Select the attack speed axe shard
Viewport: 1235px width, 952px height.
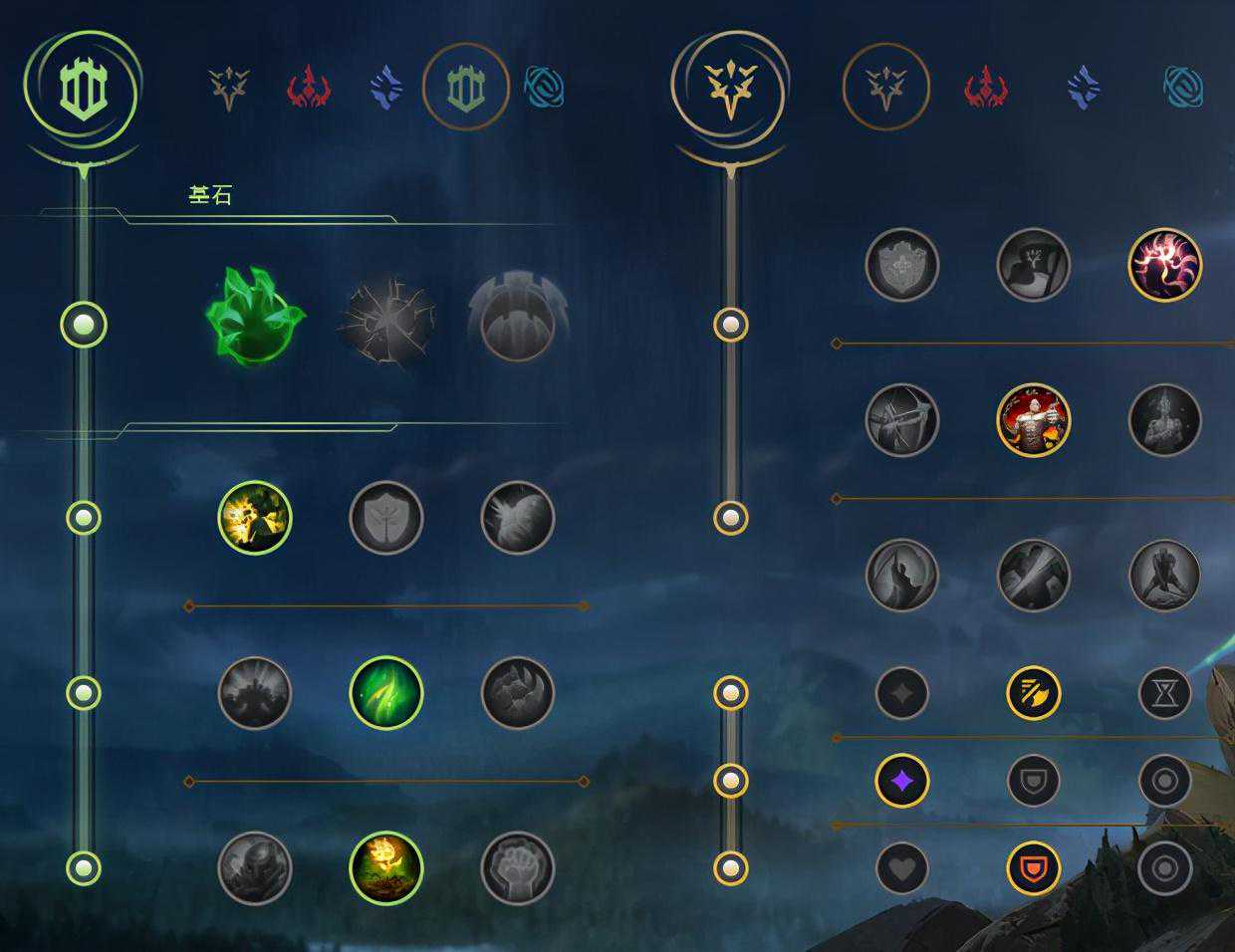(1034, 693)
